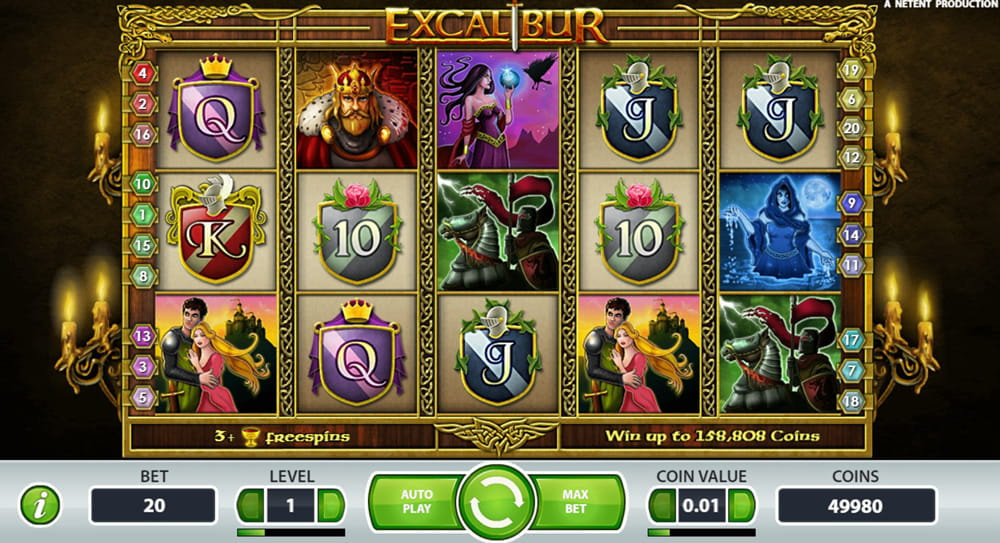Decrease the bet Level
The width and height of the screenshot is (1000, 543).
(250, 505)
